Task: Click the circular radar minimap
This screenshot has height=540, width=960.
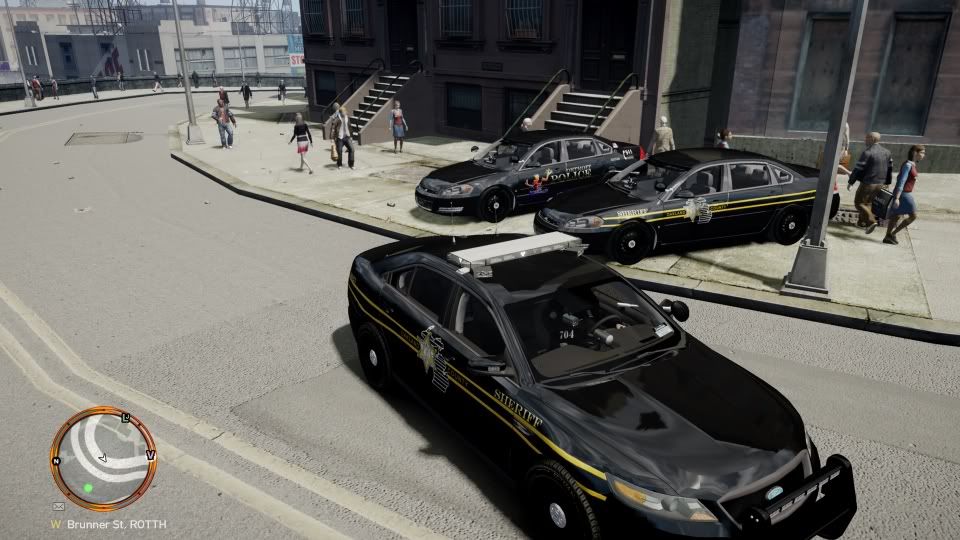Action: click(x=103, y=459)
